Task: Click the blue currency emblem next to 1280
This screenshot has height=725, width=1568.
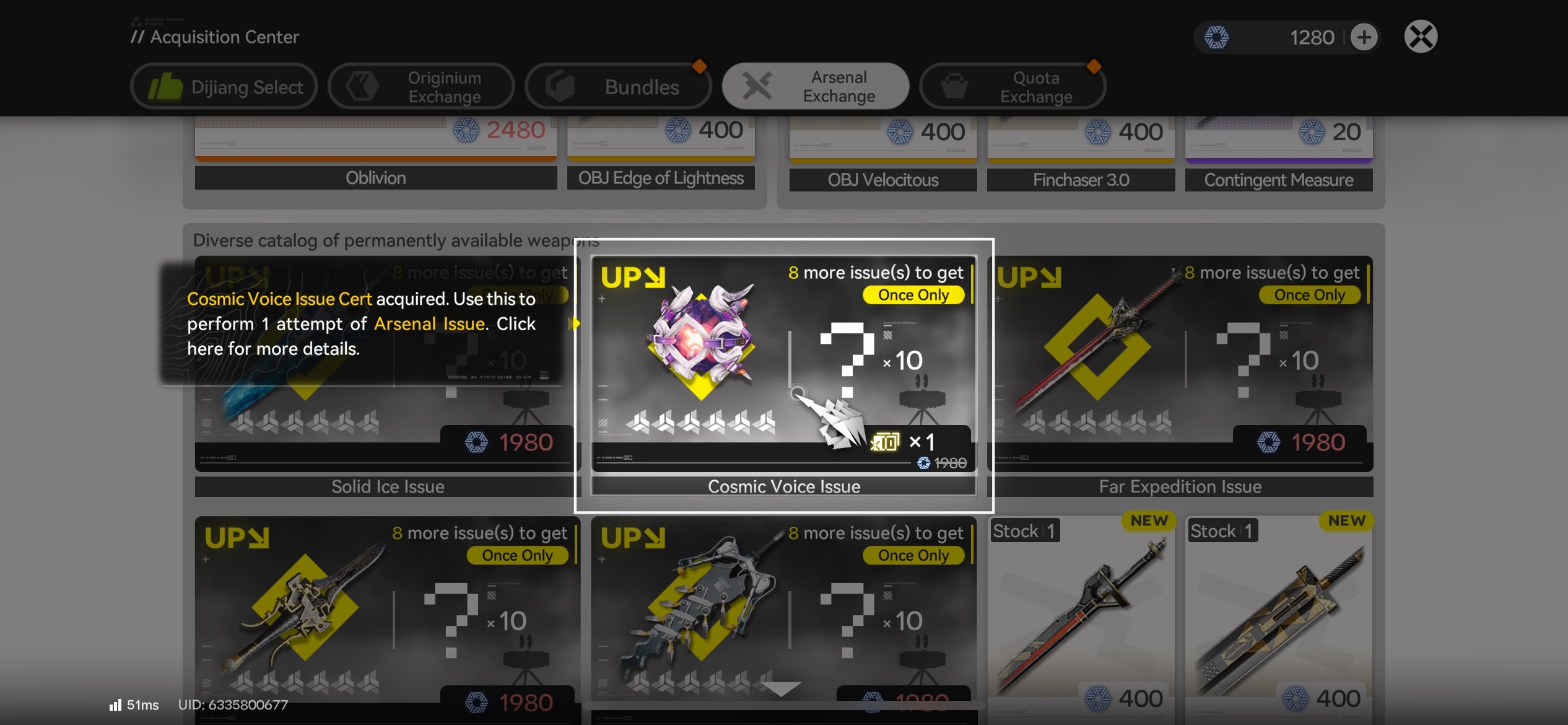Action: click(x=1218, y=37)
